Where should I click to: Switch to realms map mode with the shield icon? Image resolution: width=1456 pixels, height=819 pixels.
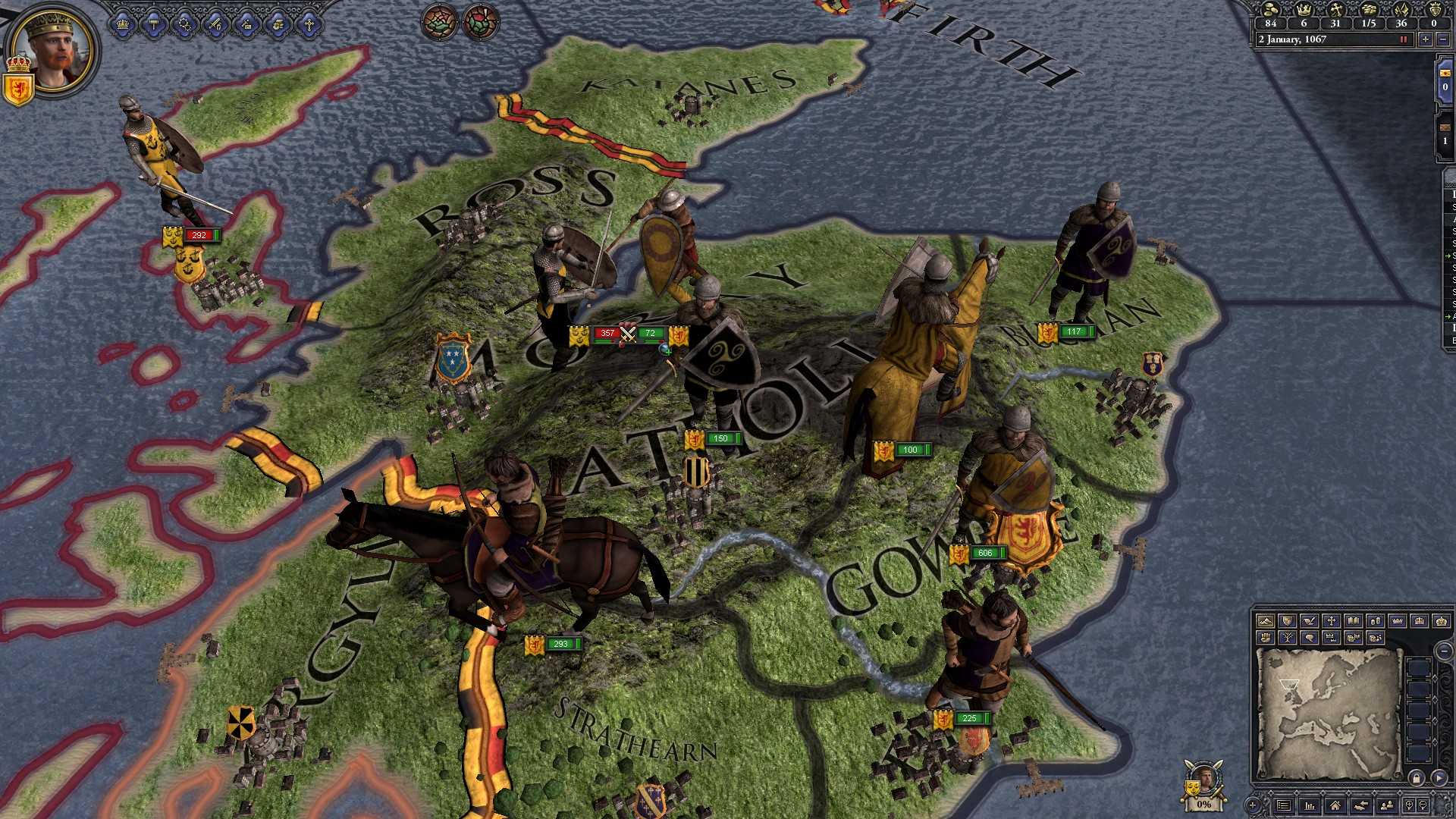[1287, 621]
